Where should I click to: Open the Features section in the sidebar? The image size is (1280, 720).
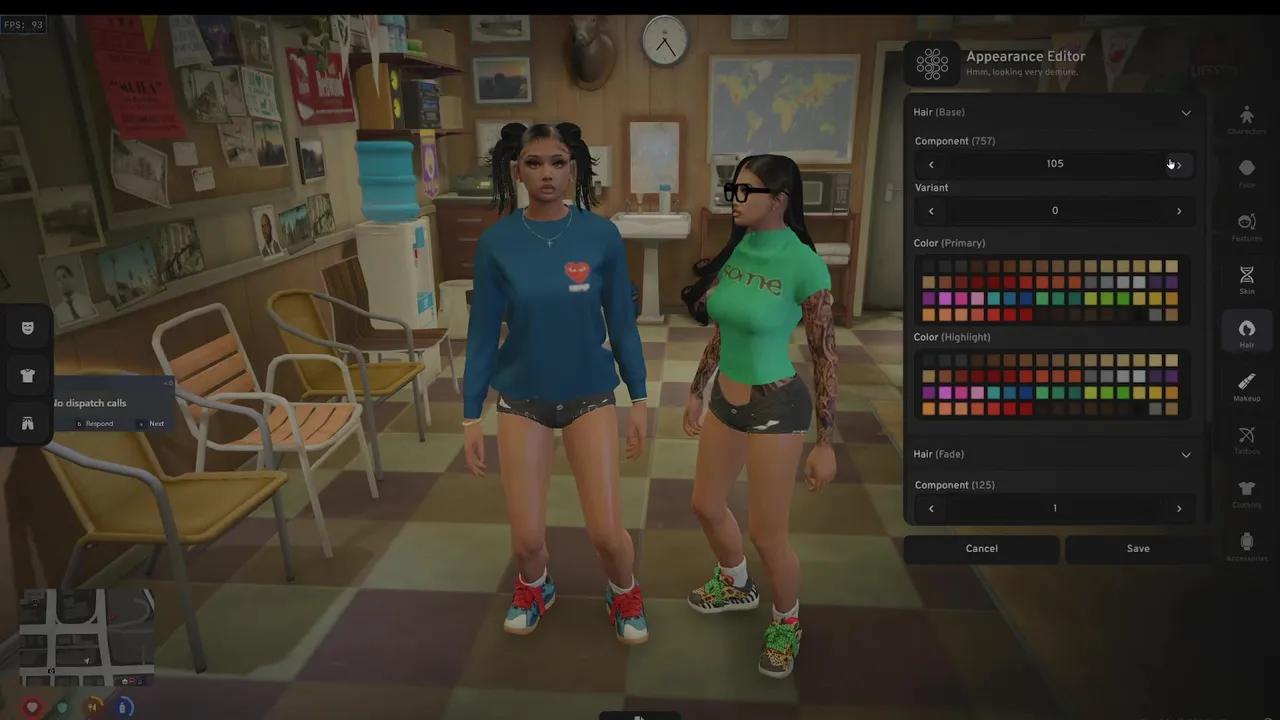(1247, 224)
